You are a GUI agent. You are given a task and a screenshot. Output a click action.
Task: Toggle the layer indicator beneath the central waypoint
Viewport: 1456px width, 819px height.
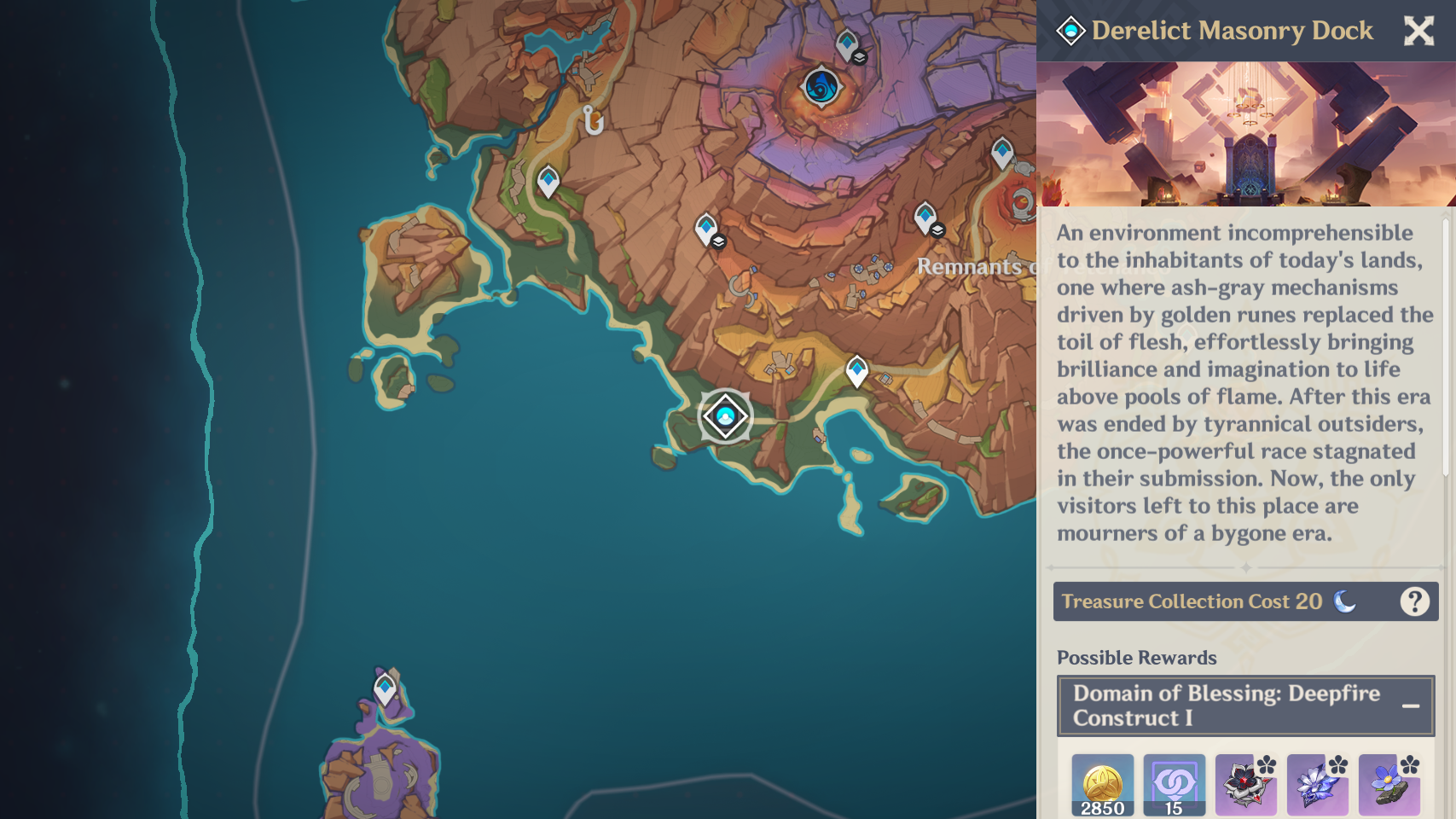pos(719,241)
